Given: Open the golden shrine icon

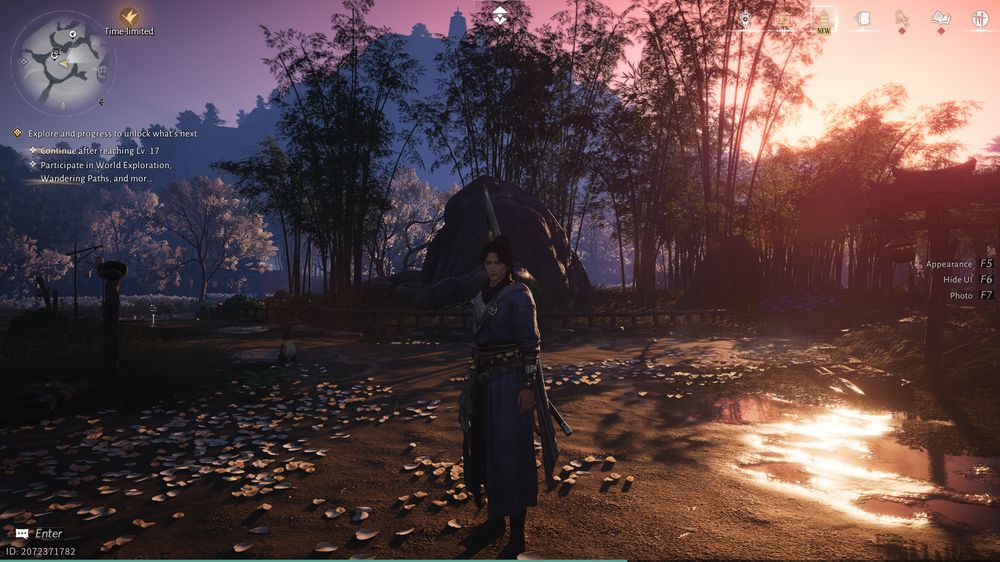Looking at the screenshot, I should click(x=784, y=18).
